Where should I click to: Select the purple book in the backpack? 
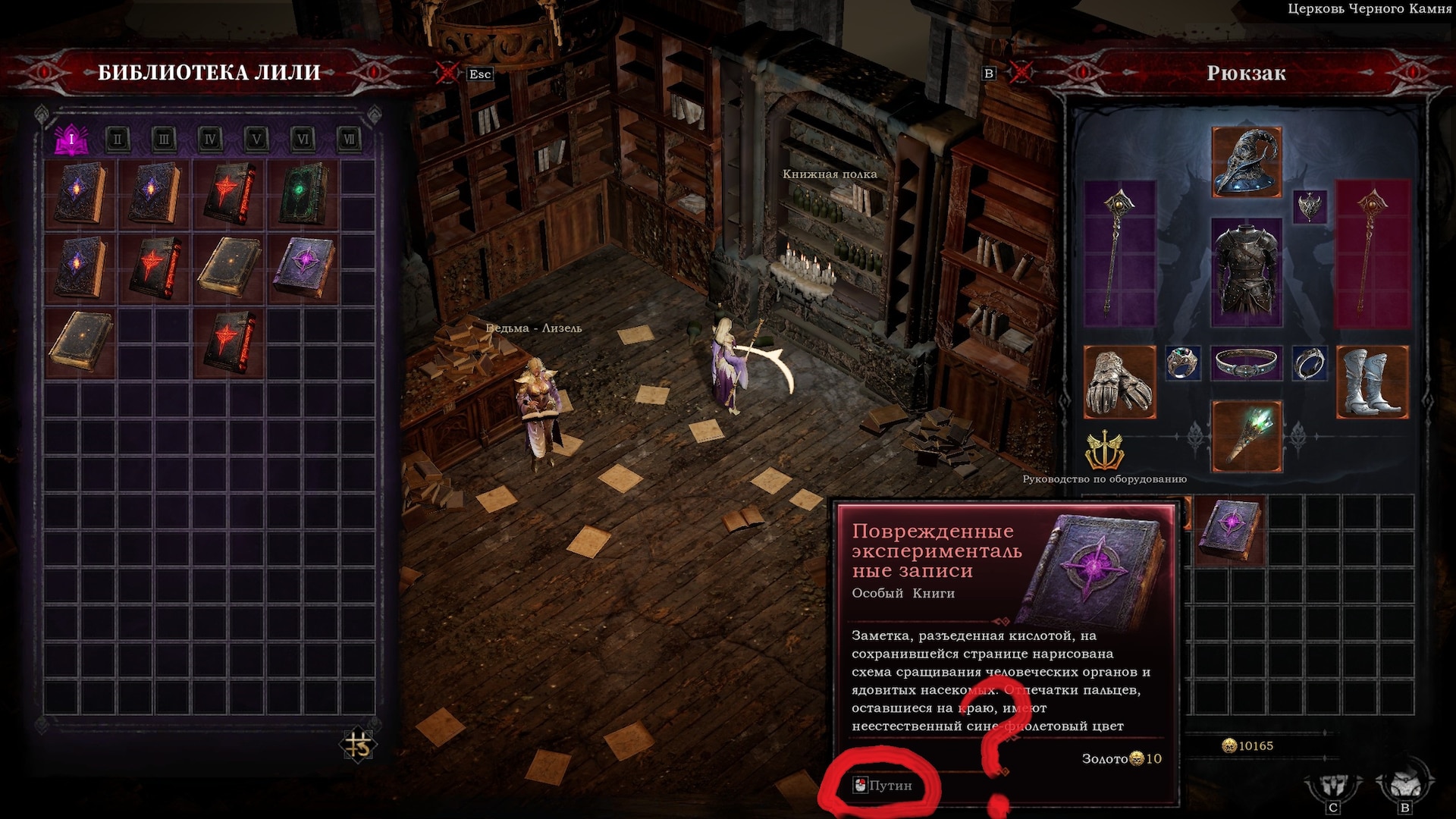pos(1230,529)
